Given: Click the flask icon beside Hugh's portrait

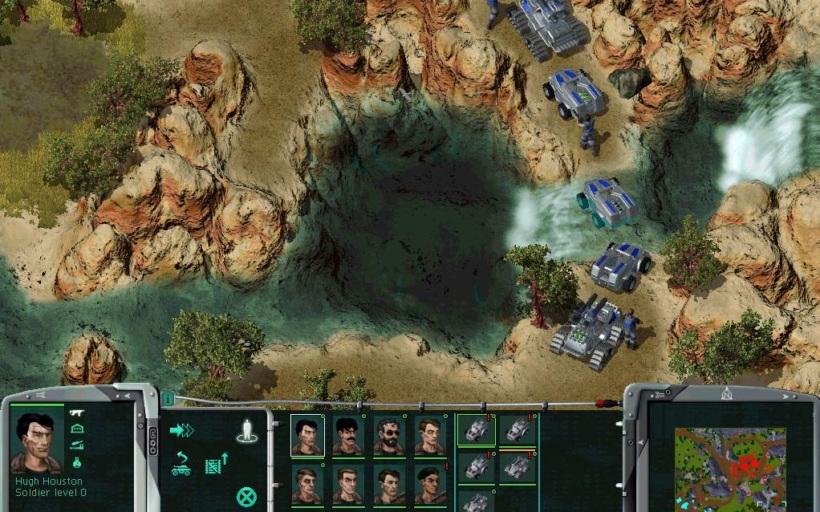Looking at the screenshot, I should tap(77, 463).
